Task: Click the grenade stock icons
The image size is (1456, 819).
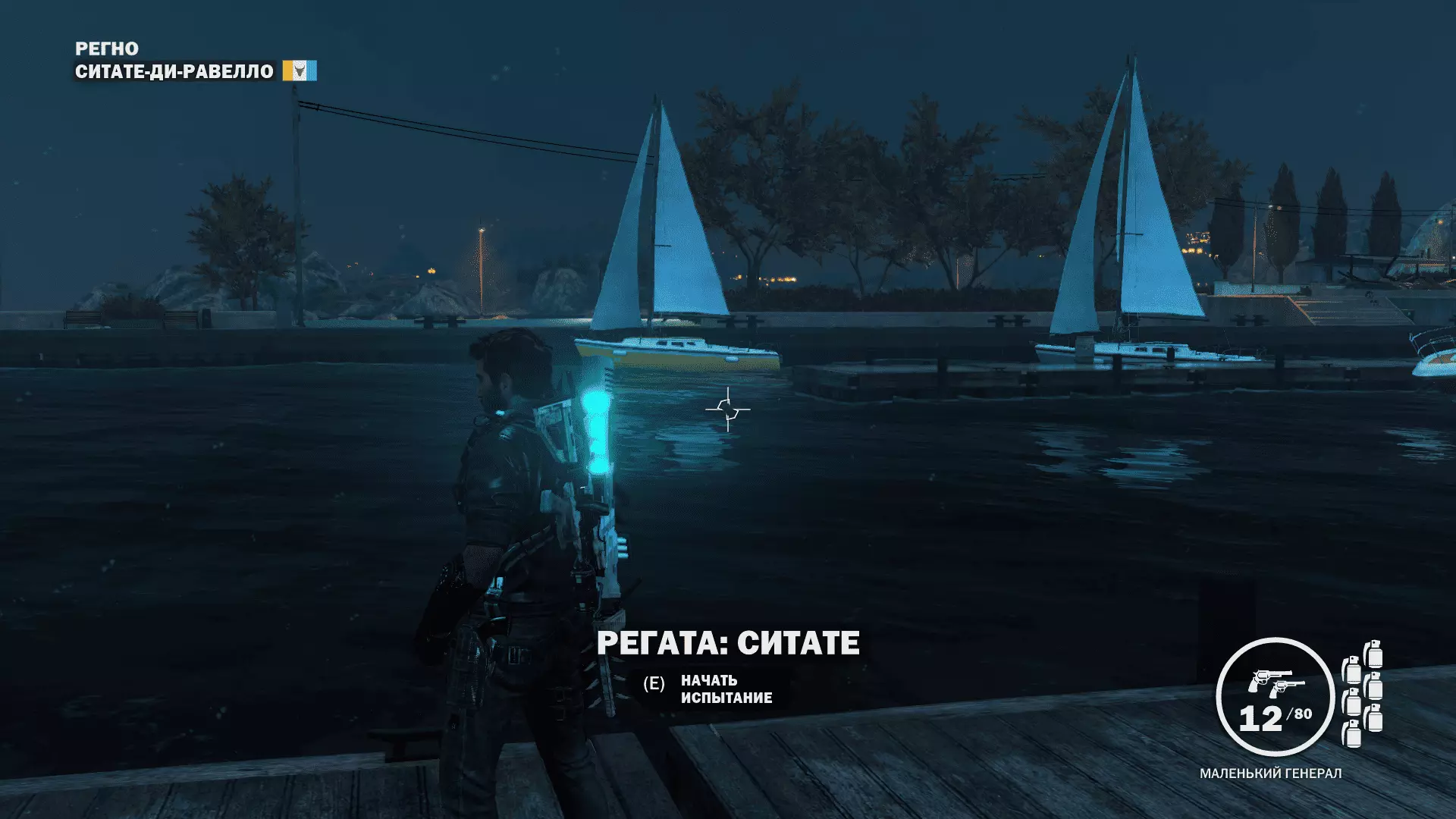Action: click(x=1363, y=694)
